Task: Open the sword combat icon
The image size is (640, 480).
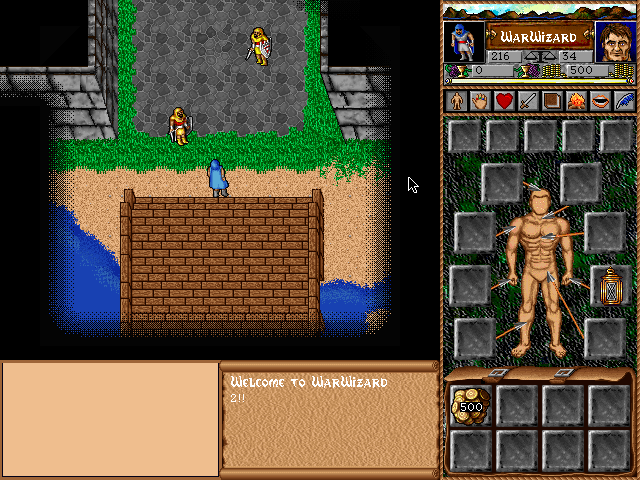Action: point(528,100)
